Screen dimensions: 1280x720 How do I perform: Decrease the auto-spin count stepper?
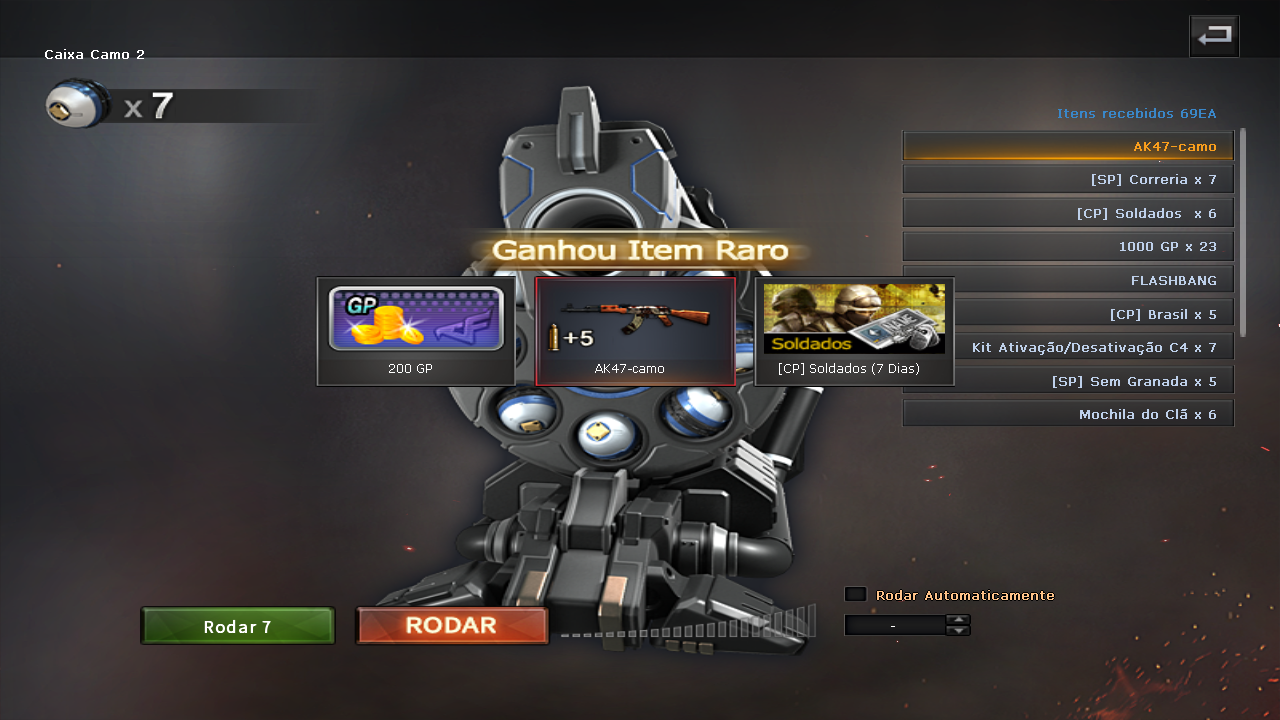click(958, 630)
